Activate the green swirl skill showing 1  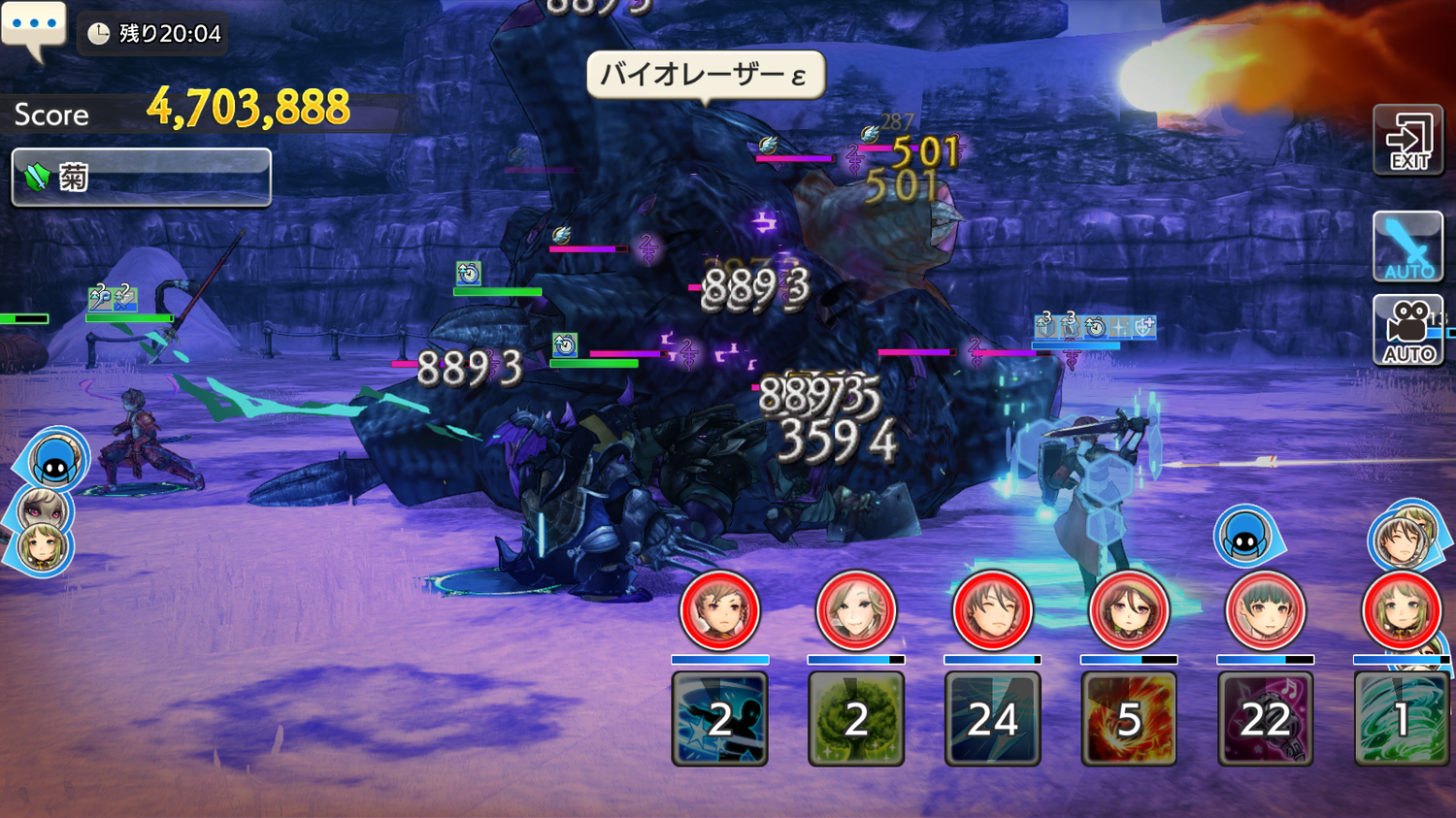coord(1402,719)
